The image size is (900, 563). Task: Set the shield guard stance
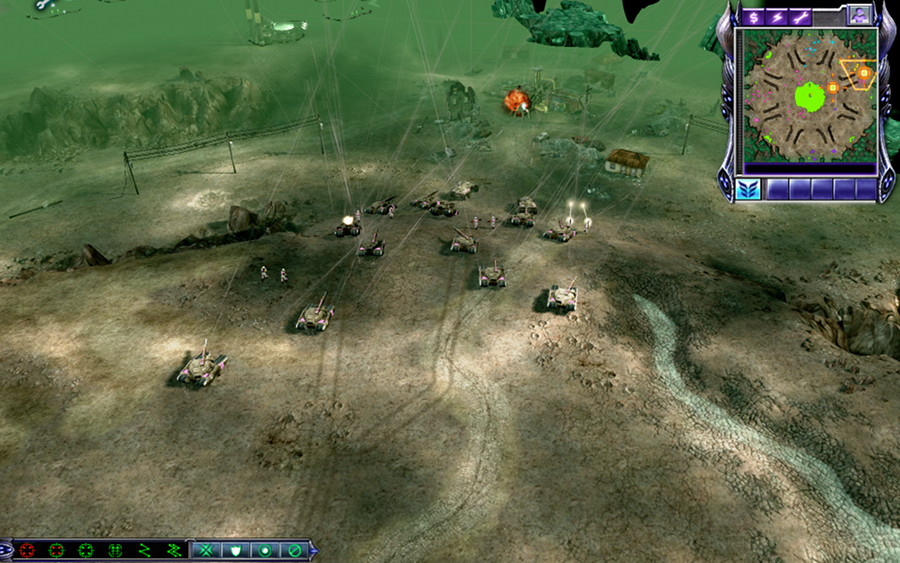(236, 550)
